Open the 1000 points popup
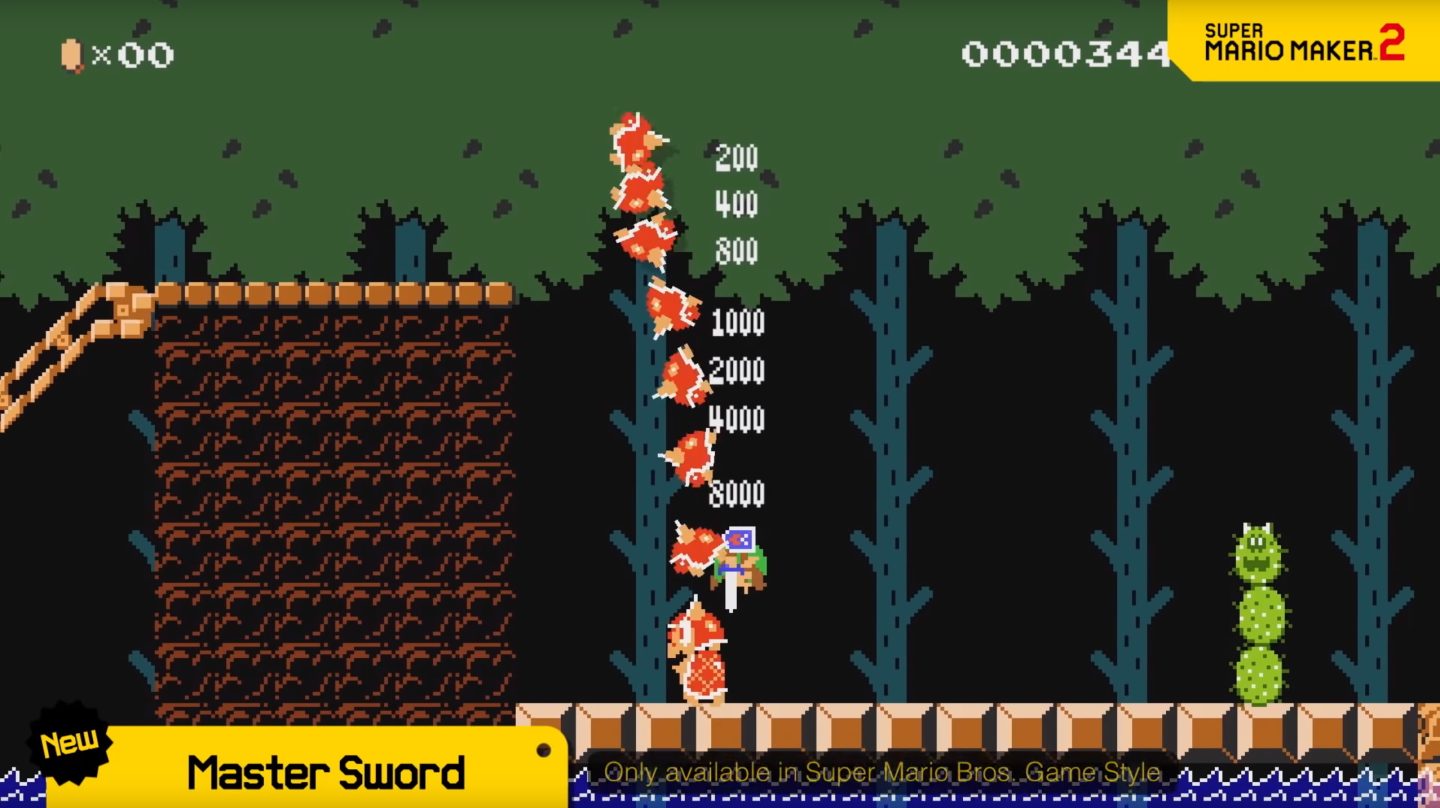 pyautogui.click(x=737, y=323)
